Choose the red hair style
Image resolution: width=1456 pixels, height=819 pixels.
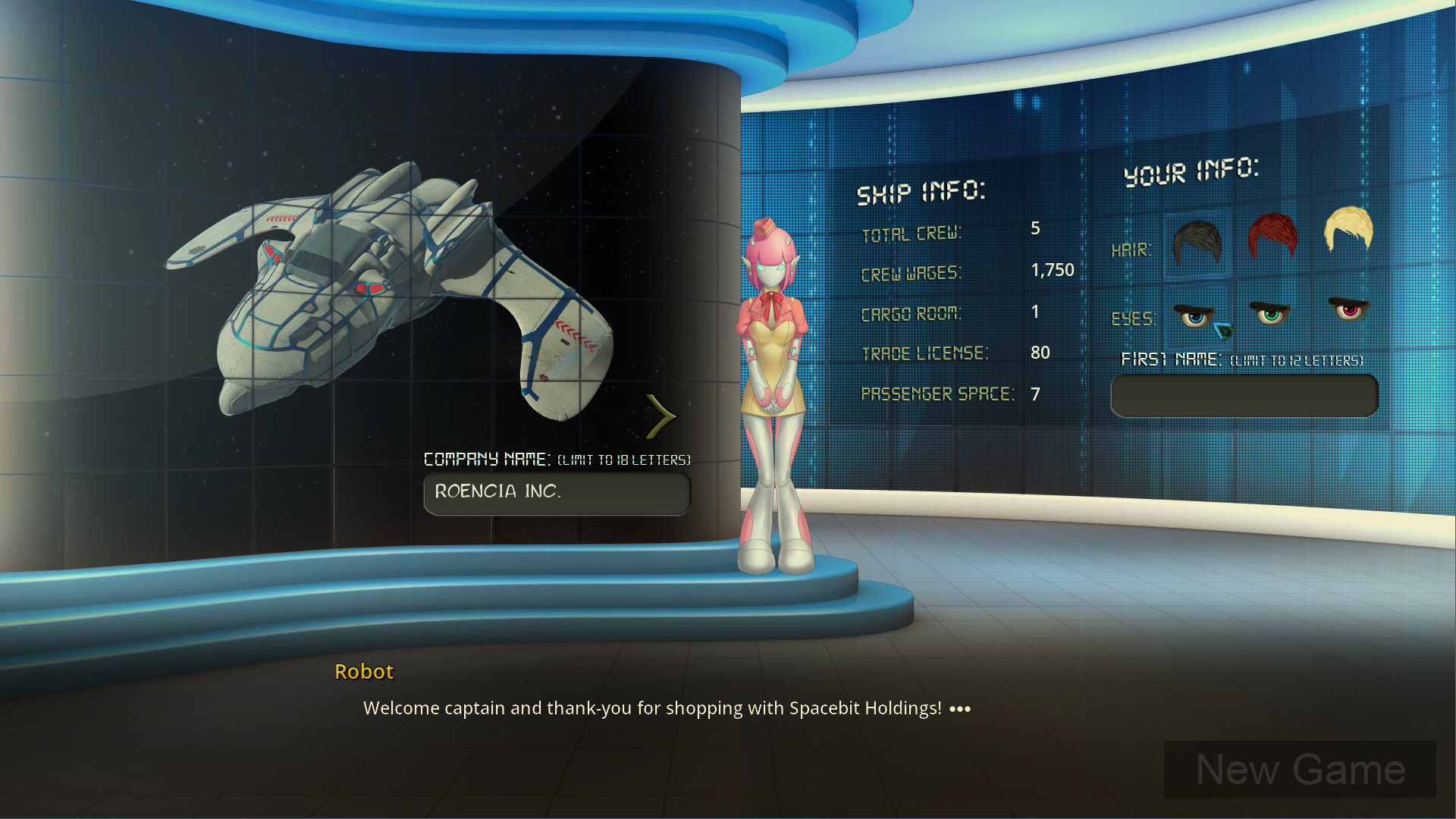(1272, 236)
